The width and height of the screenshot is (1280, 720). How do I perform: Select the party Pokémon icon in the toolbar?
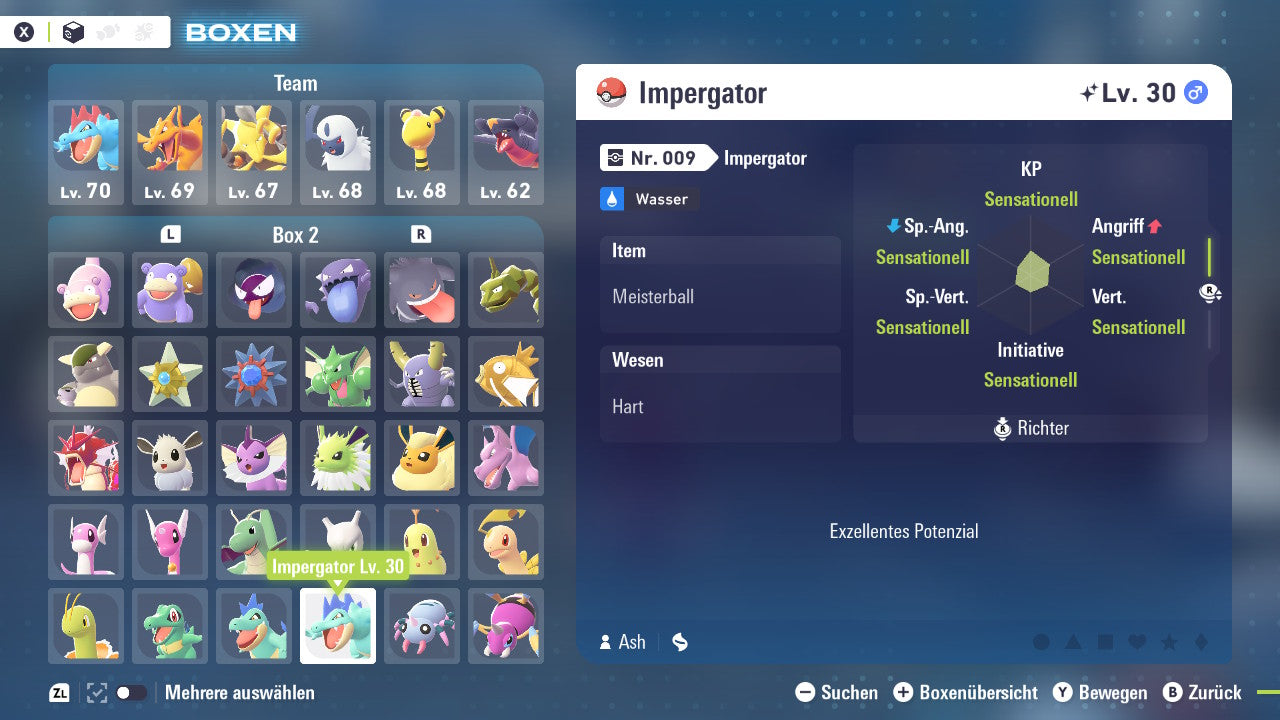click(x=107, y=31)
